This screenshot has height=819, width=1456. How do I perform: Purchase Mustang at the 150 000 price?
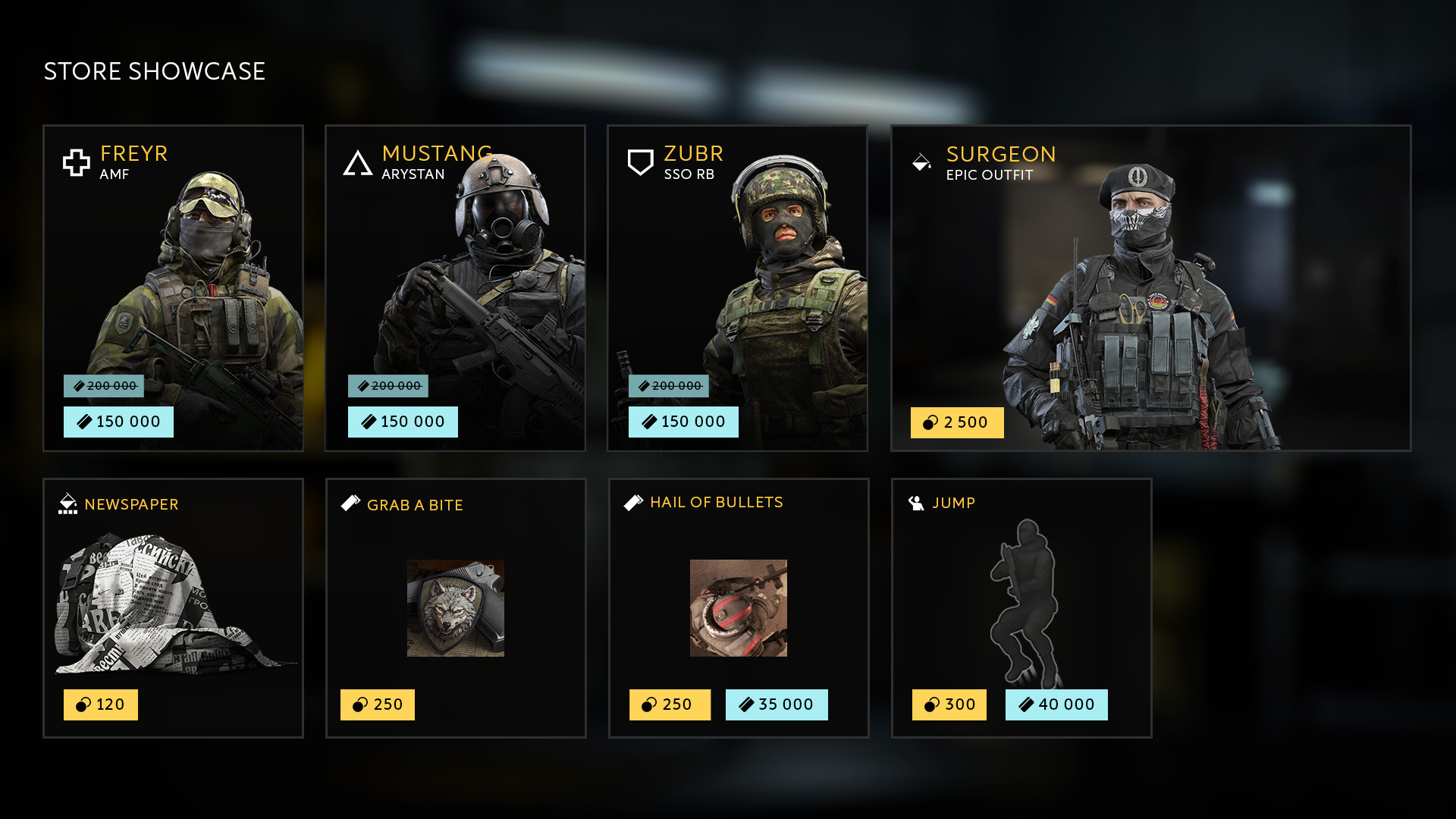[403, 422]
